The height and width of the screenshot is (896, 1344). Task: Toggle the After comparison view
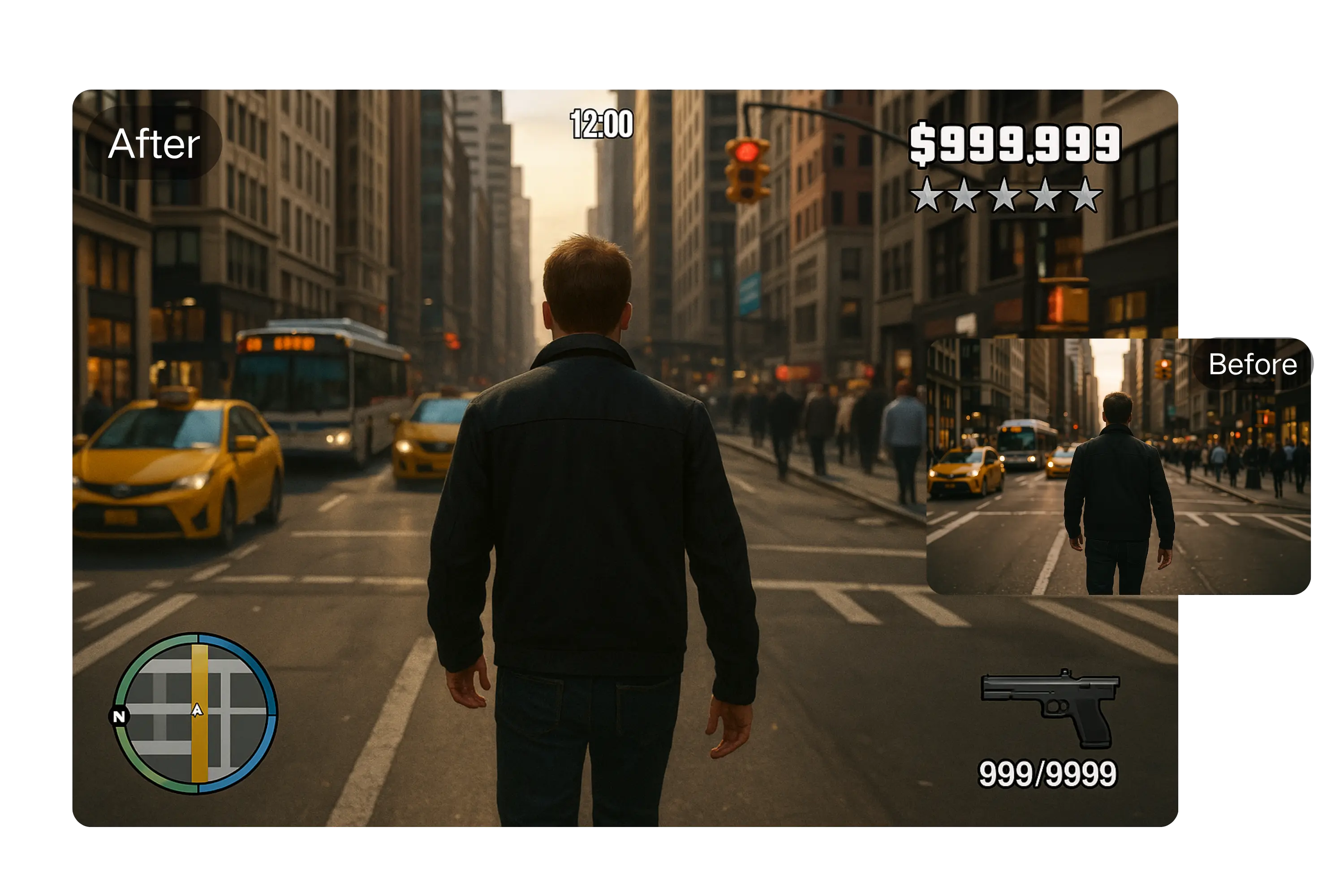point(155,143)
